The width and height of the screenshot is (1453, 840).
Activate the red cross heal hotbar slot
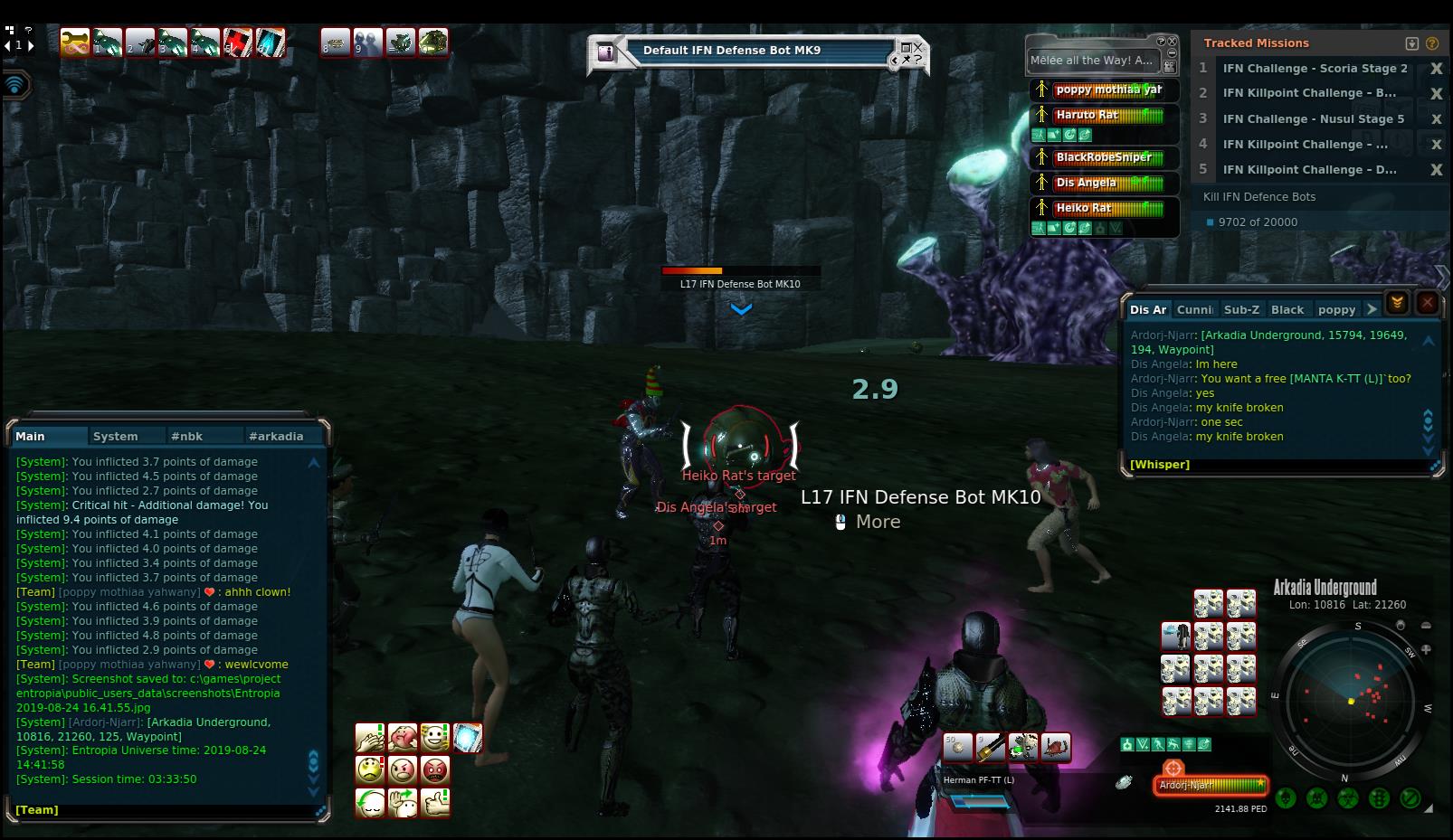(x=239, y=42)
